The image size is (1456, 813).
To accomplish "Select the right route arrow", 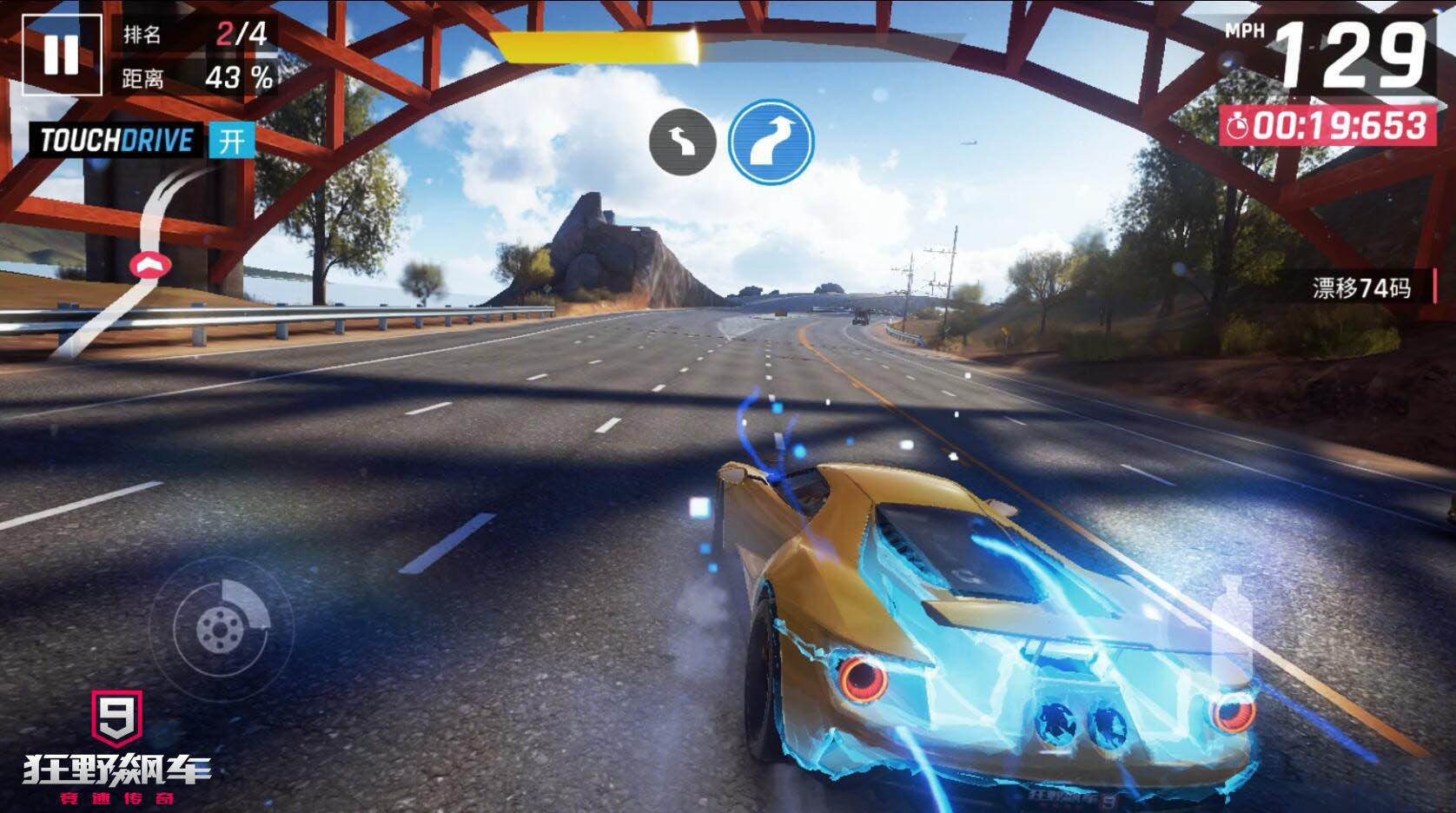I will coord(771,141).
